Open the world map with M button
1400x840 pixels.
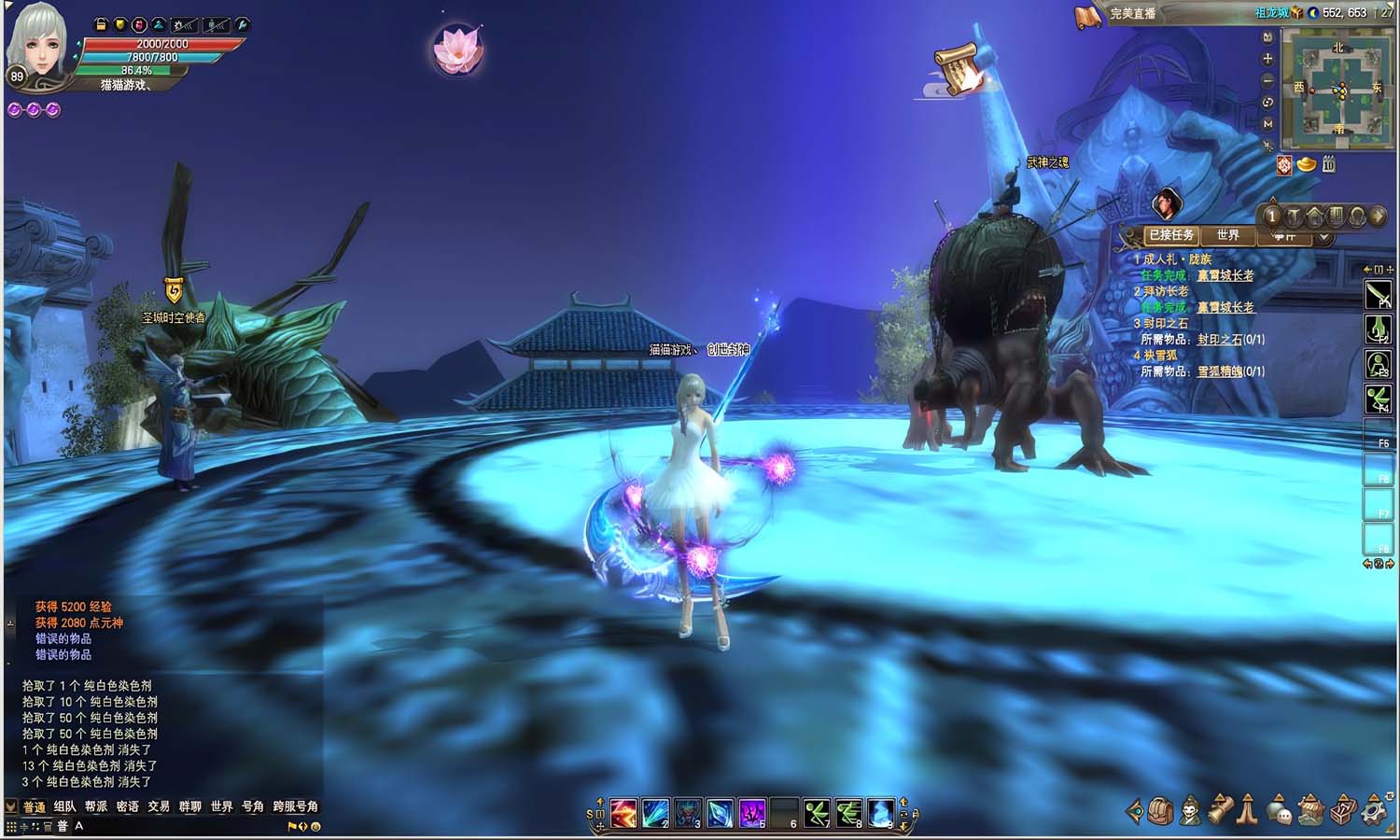(x=1267, y=123)
